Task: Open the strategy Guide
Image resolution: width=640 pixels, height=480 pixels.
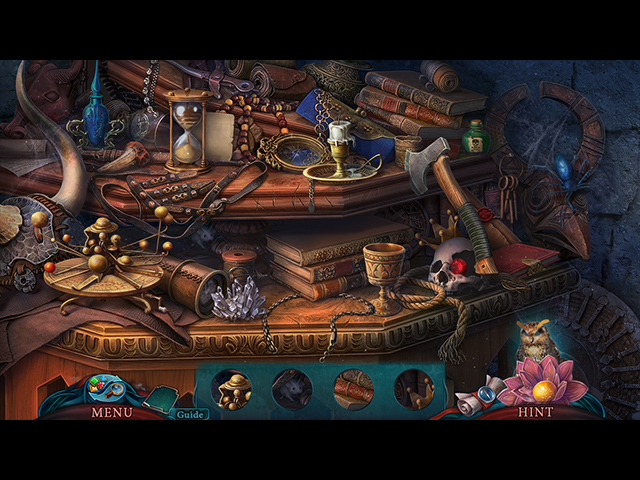Action: [186, 413]
